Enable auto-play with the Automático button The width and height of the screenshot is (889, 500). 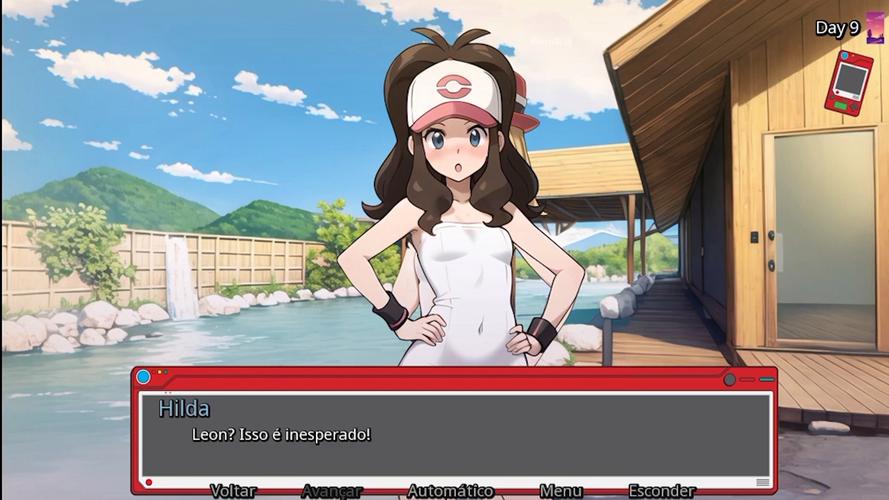(x=450, y=491)
